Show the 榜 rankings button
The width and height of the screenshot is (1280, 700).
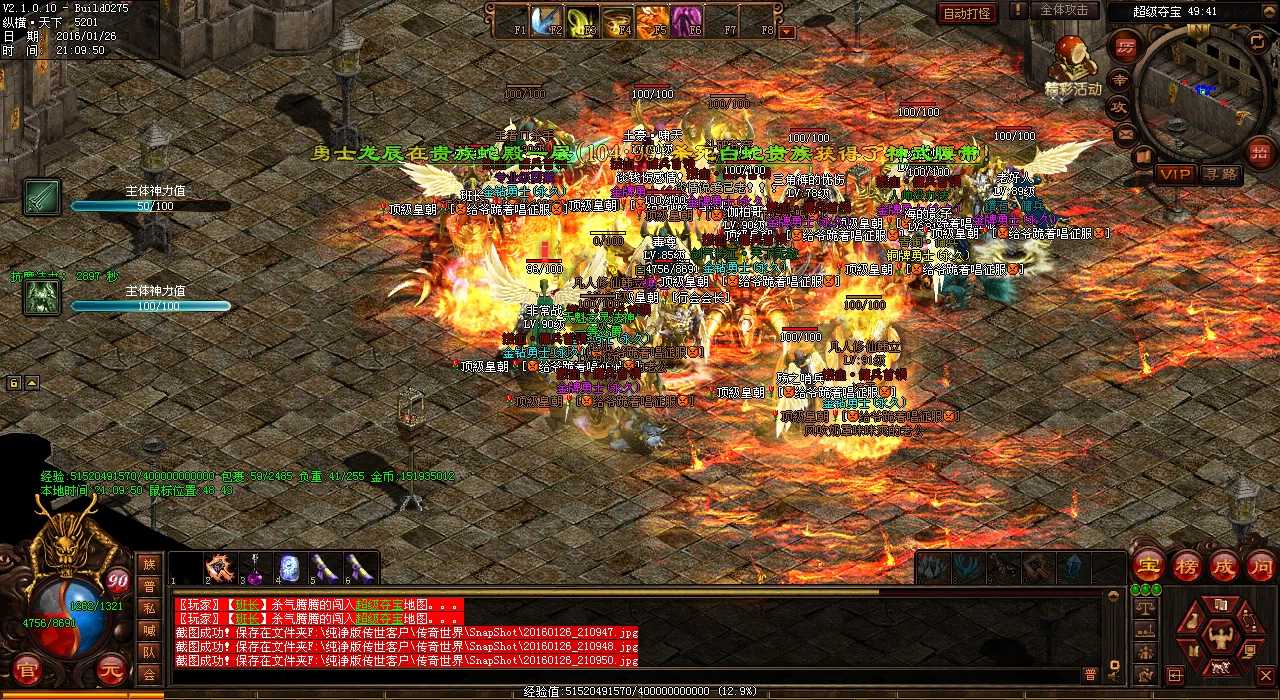[1187, 565]
